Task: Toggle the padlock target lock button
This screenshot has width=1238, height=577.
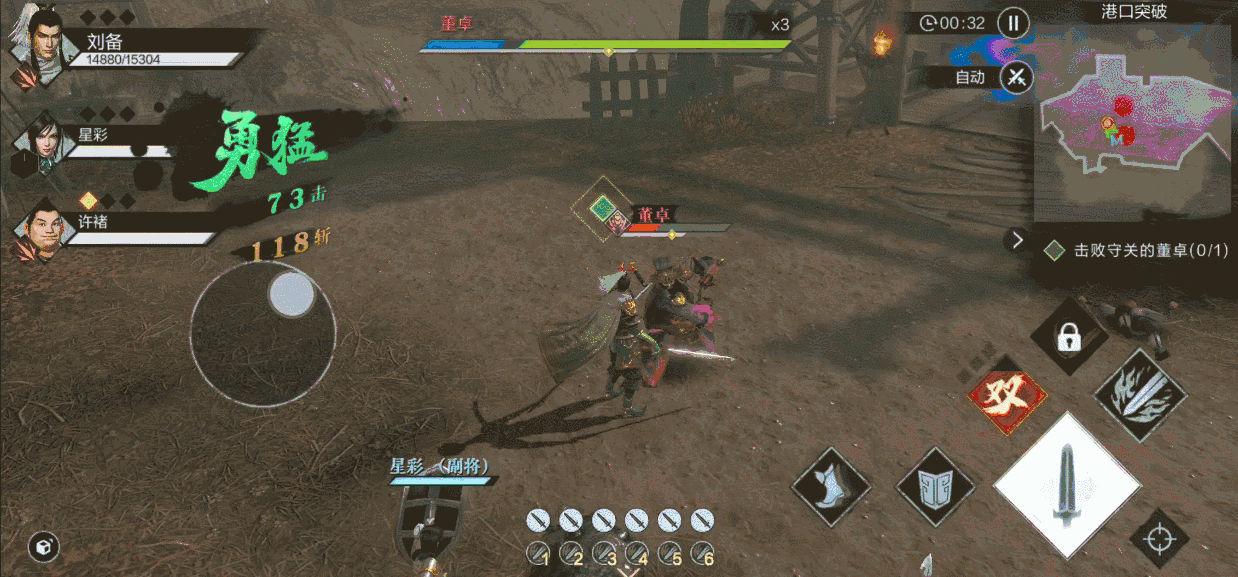Action: (x=1068, y=338)
